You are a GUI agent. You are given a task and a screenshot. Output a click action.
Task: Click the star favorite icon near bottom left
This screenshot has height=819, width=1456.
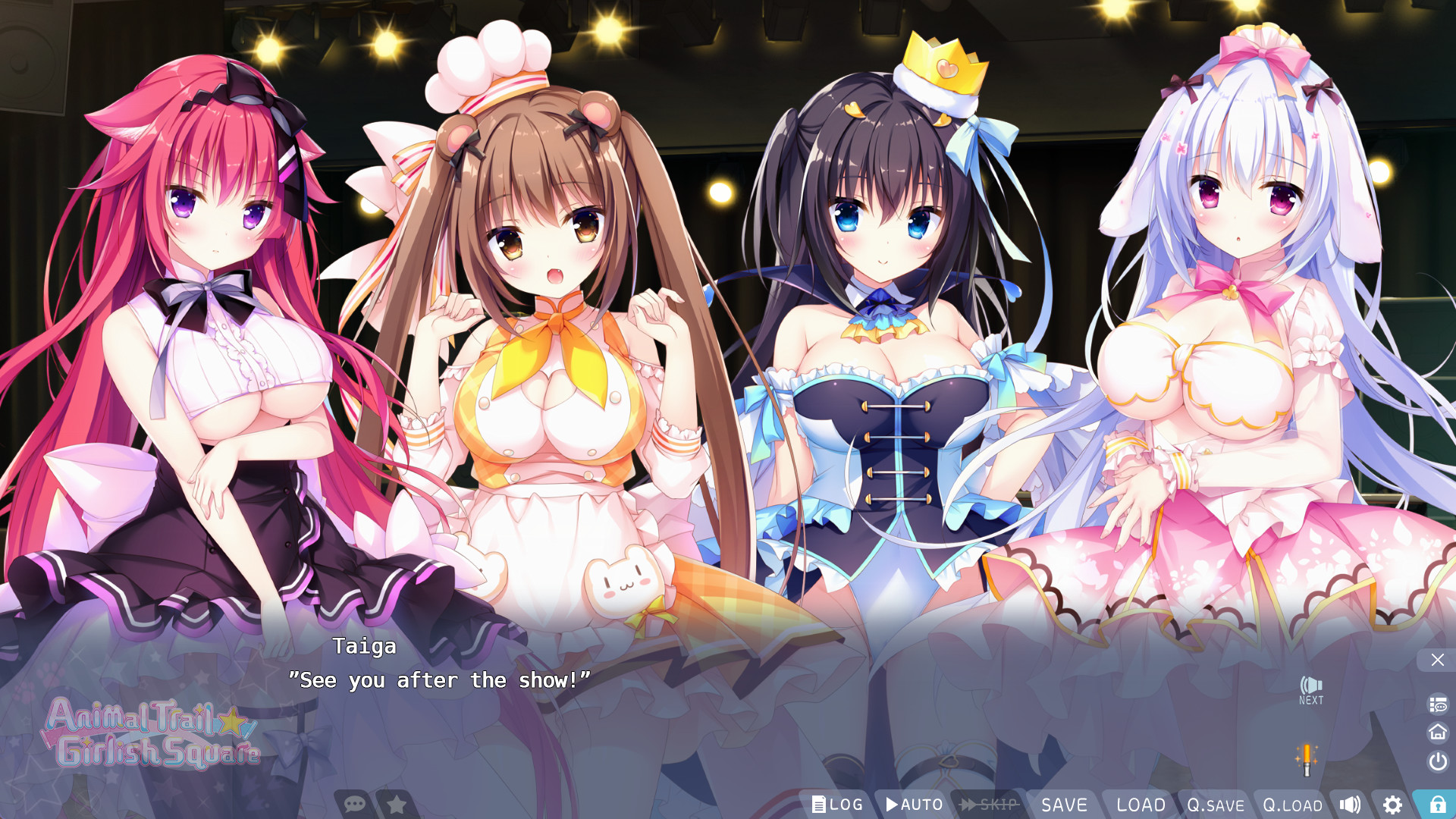point(395,805)
